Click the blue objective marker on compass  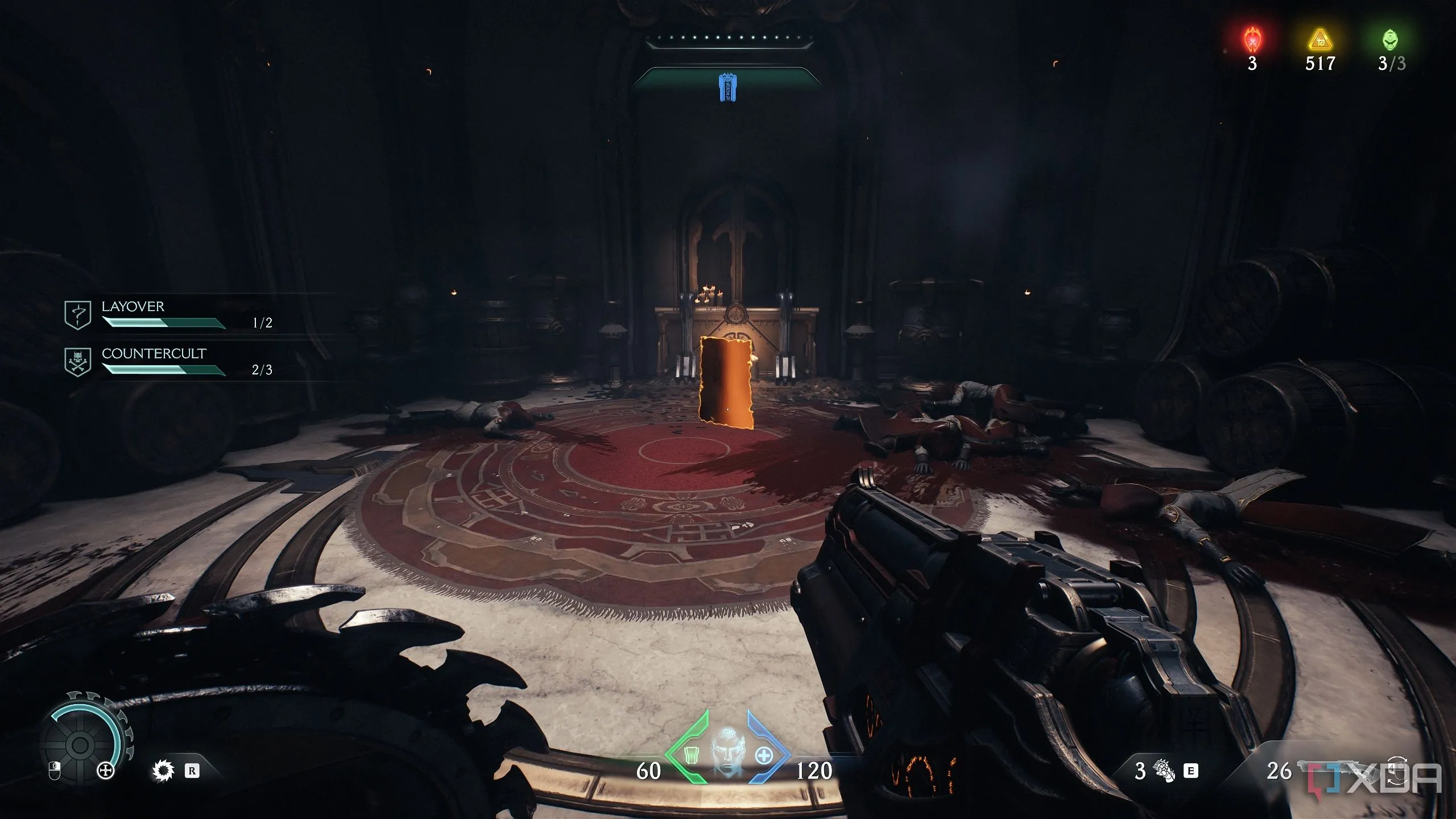(x=725, y=87)
